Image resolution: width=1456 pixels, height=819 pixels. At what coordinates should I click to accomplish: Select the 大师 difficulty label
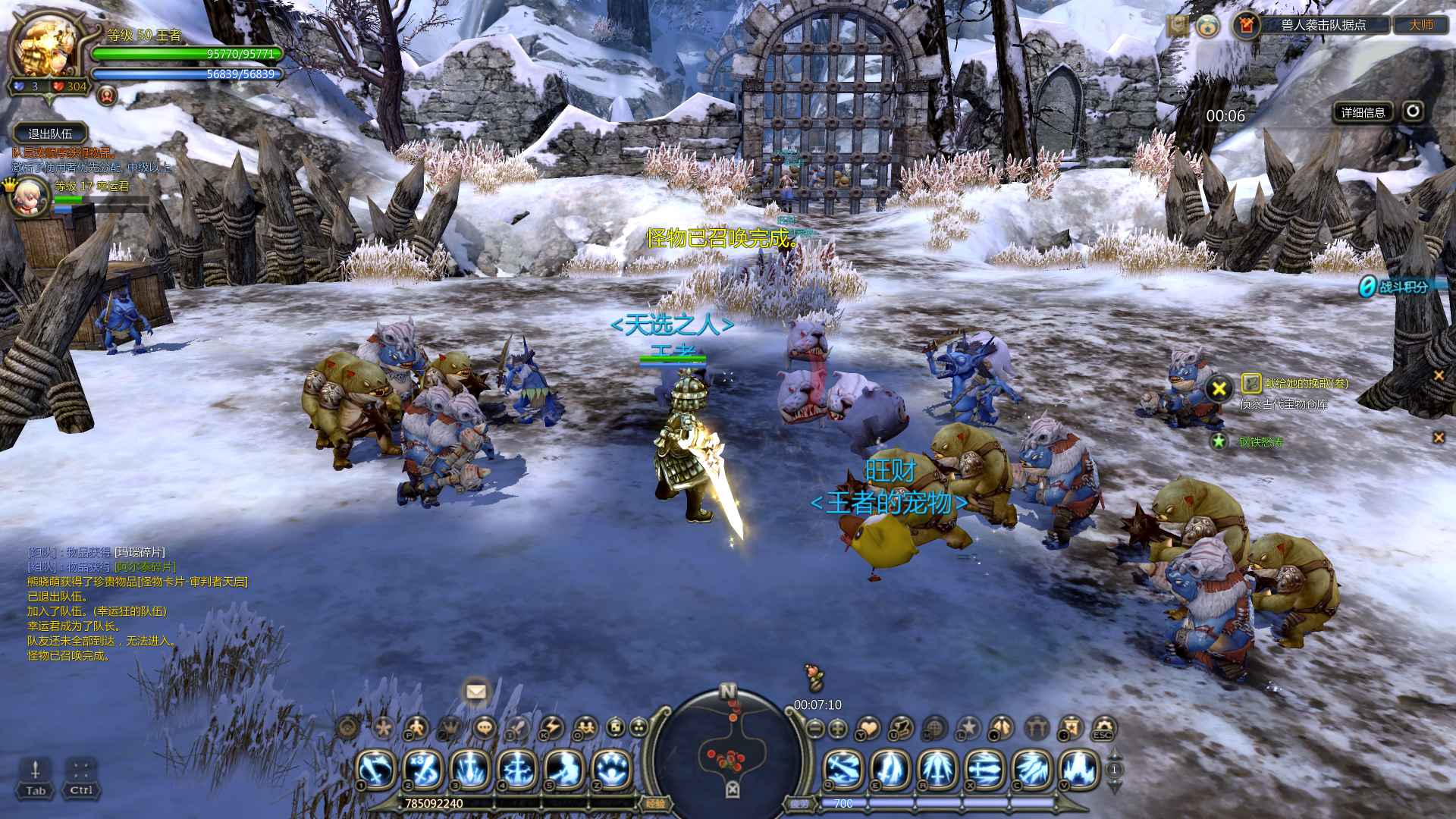pos(1421,25)
